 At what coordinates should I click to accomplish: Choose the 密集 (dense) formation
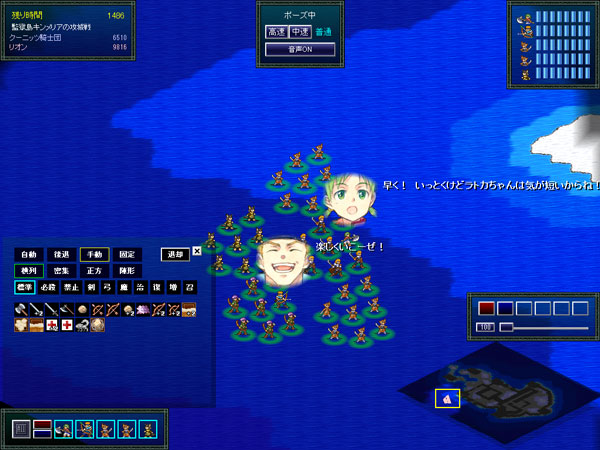[x=61, y=271]
